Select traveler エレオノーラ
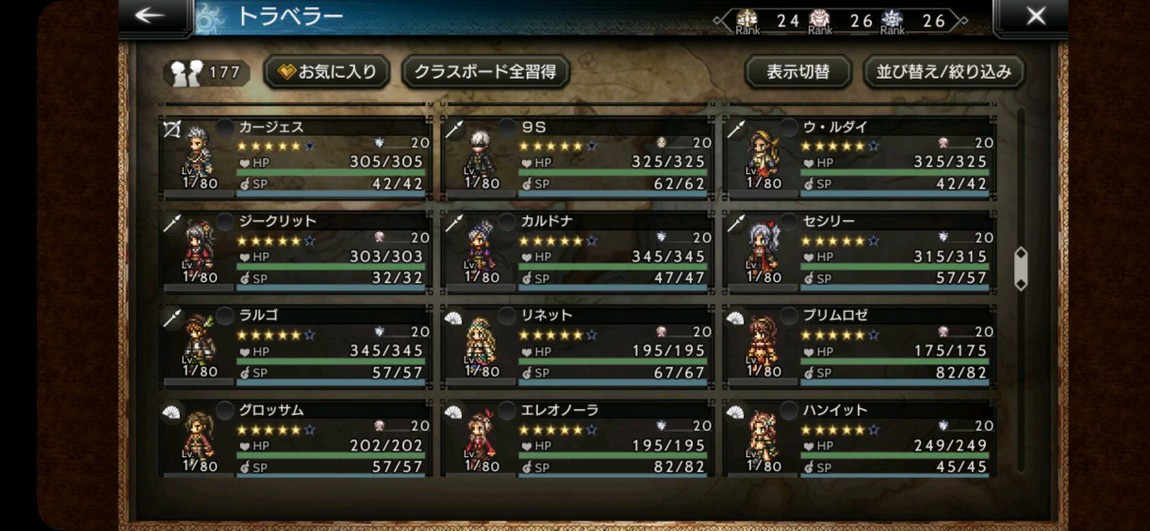The width and height of the screenshot is (1150, 531). 578,439
